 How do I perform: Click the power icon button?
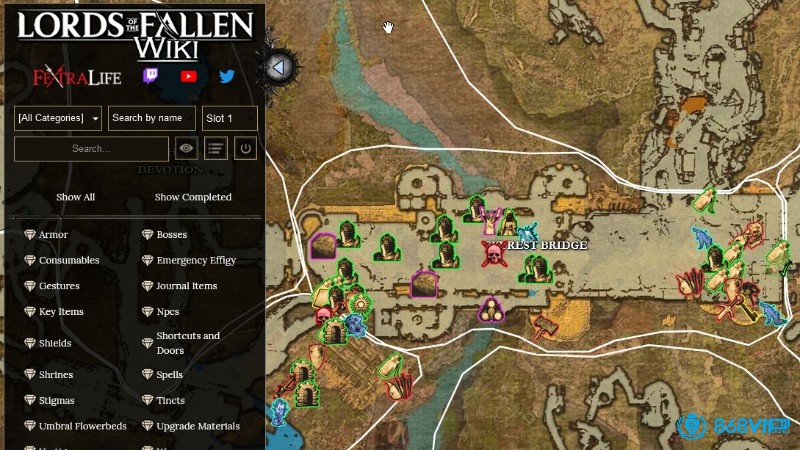[x=245, y=149]
